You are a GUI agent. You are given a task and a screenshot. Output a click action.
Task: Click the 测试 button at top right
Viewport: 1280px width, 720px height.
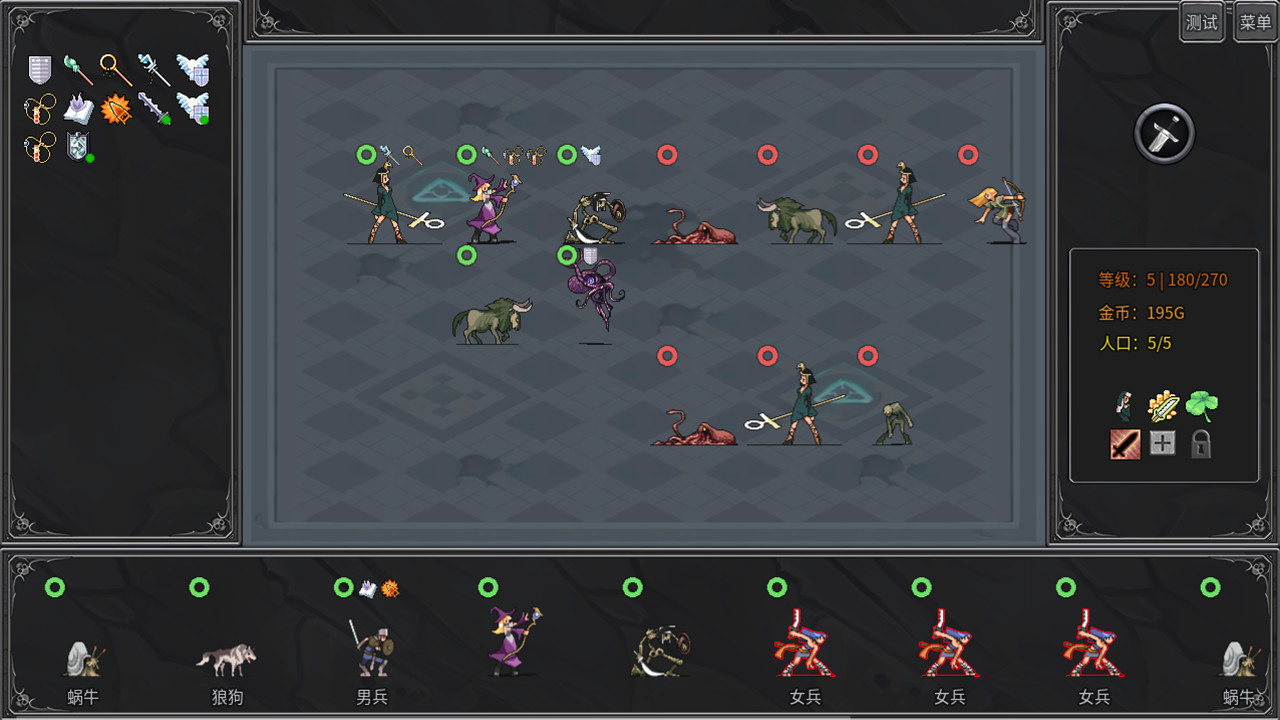1200,22
